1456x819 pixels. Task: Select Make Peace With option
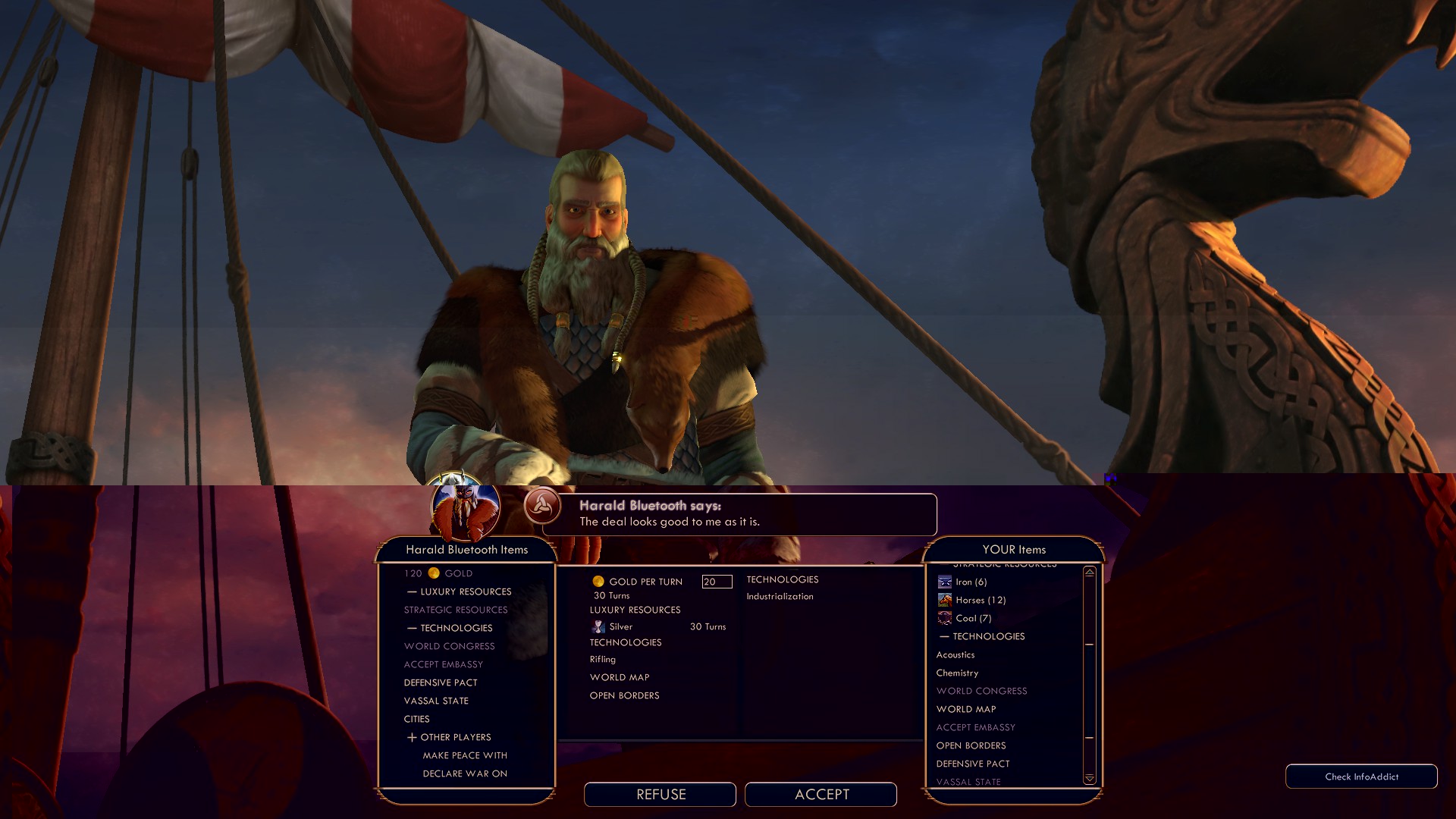tap(465, 755)
